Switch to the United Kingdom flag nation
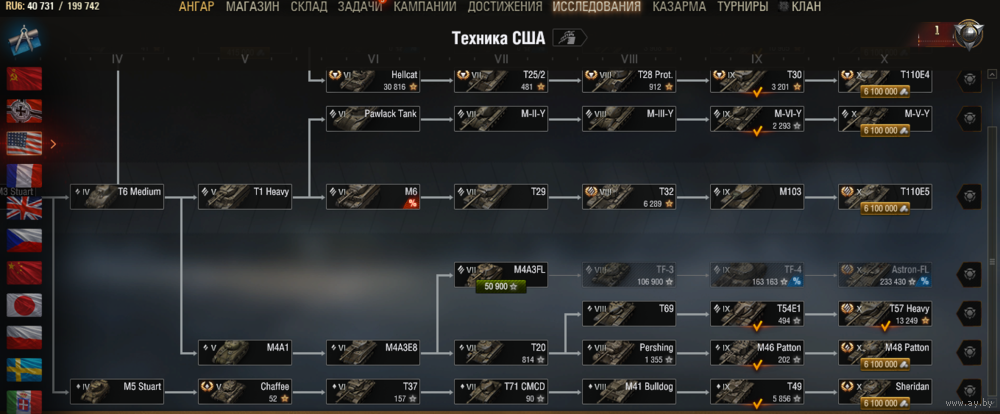1000x414 pixels. pyautogui.click(x=24, y=208)
